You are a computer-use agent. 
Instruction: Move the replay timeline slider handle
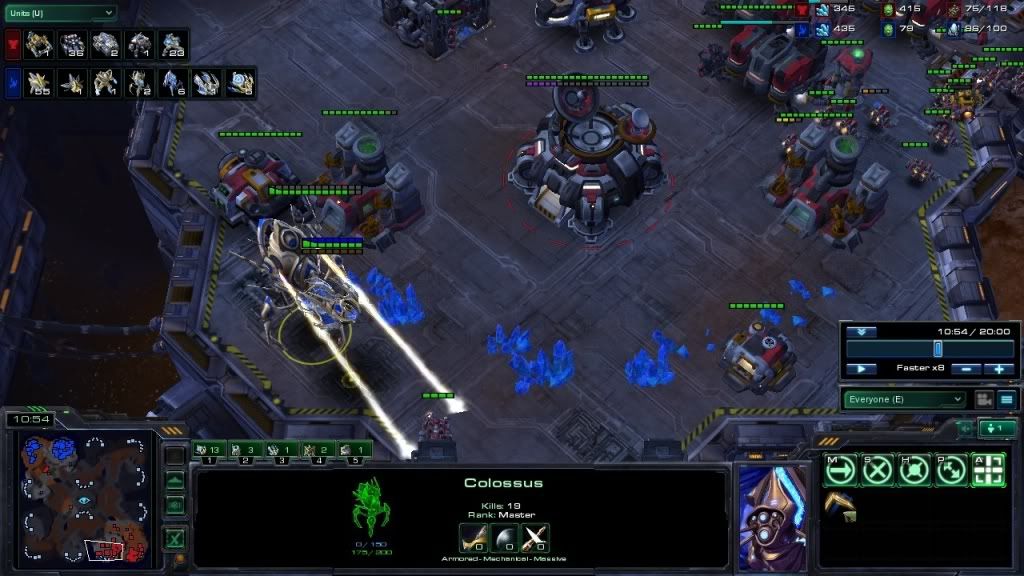938,348
